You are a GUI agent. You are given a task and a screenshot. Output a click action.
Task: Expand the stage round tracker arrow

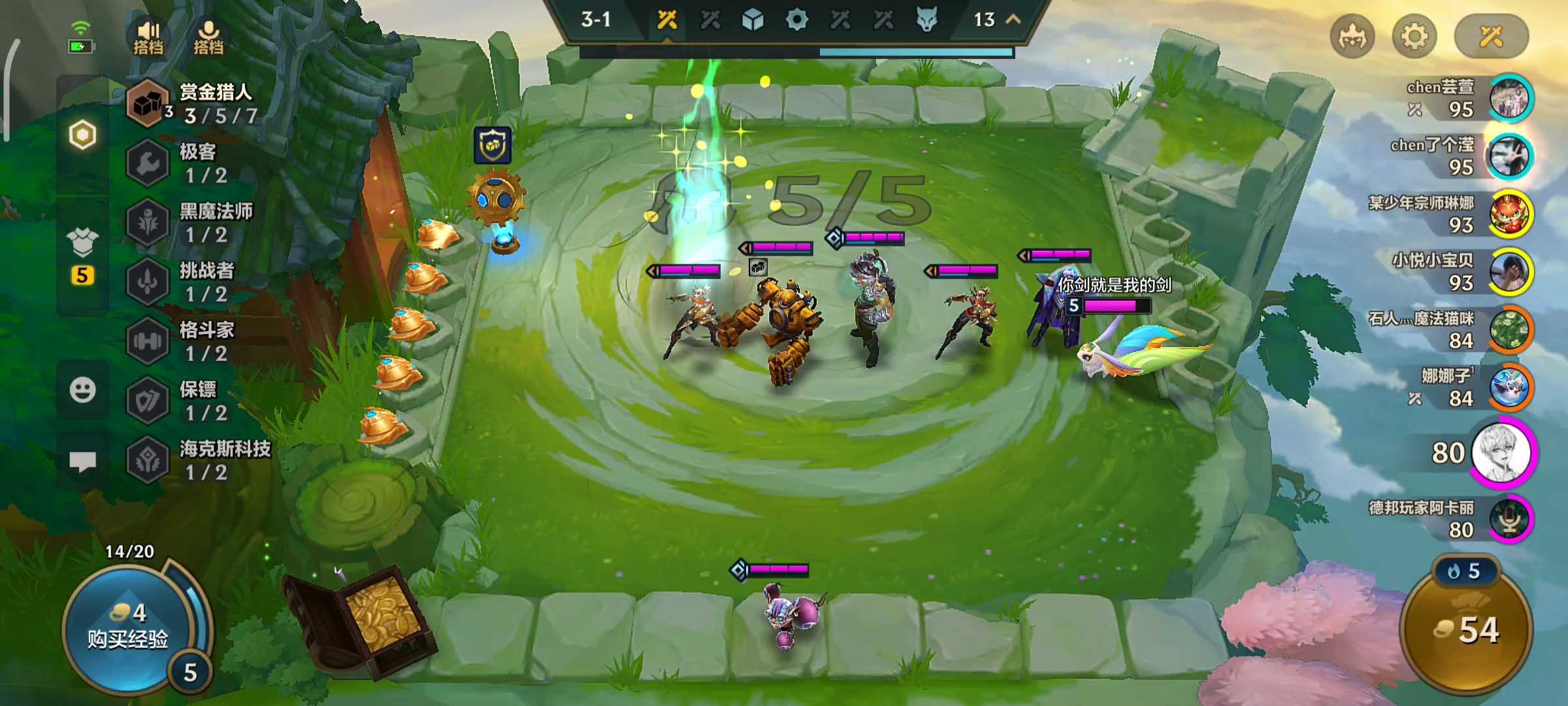pyautogui.click(x=1013, y=20)
